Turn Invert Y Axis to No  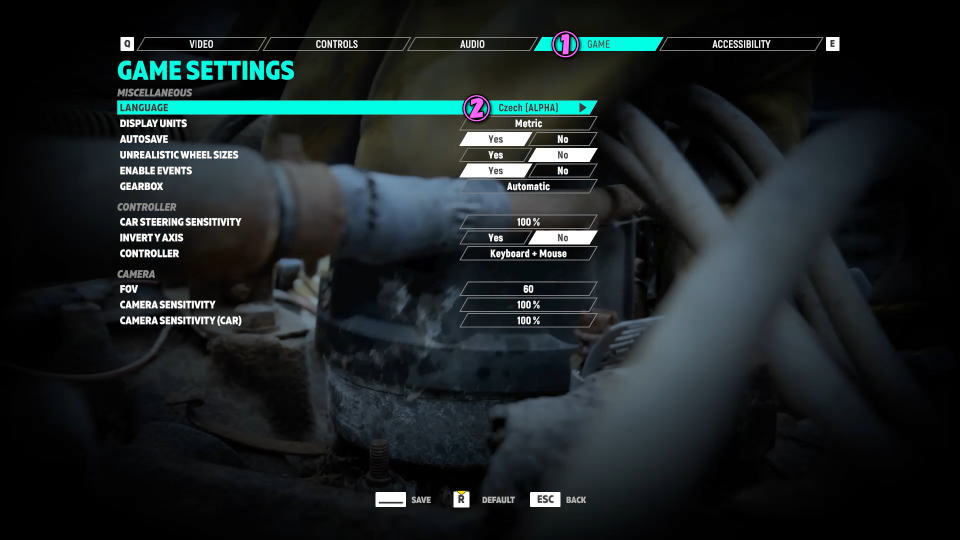coord(562,238)
